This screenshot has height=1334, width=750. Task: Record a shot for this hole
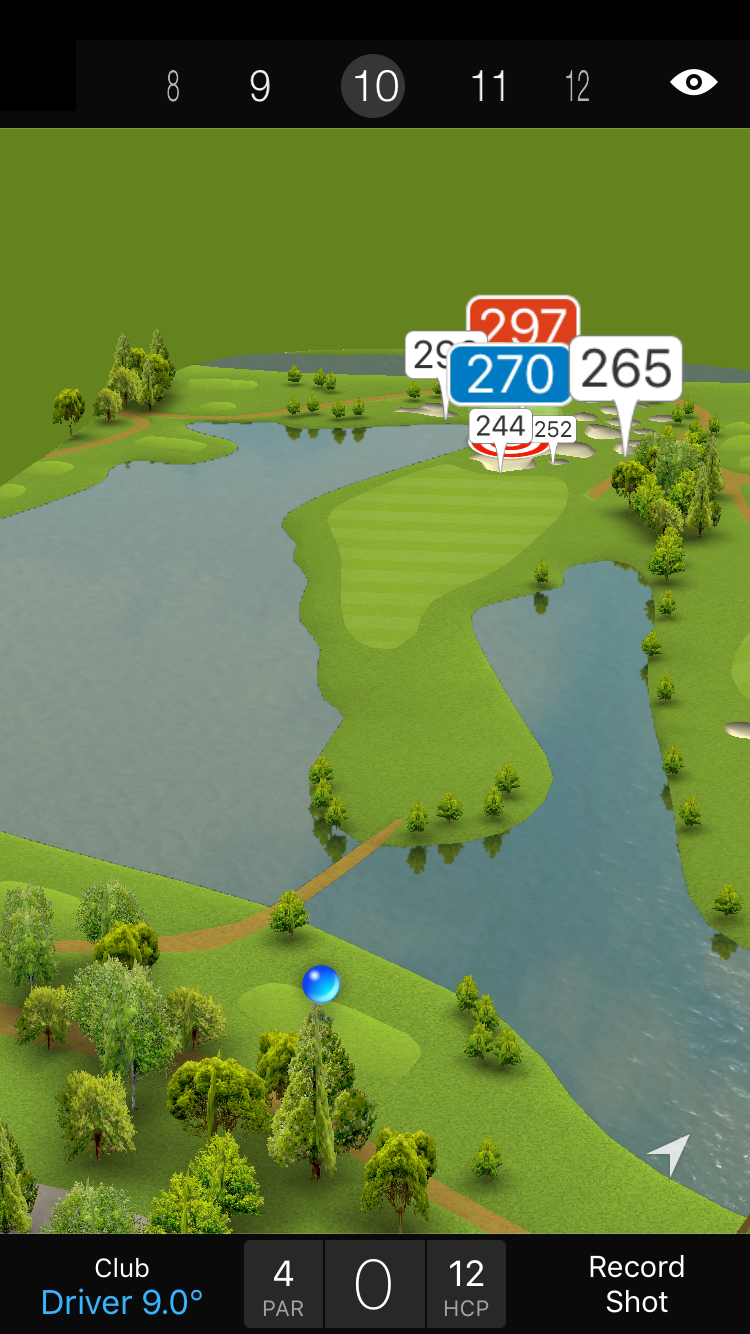point(636,1284)
